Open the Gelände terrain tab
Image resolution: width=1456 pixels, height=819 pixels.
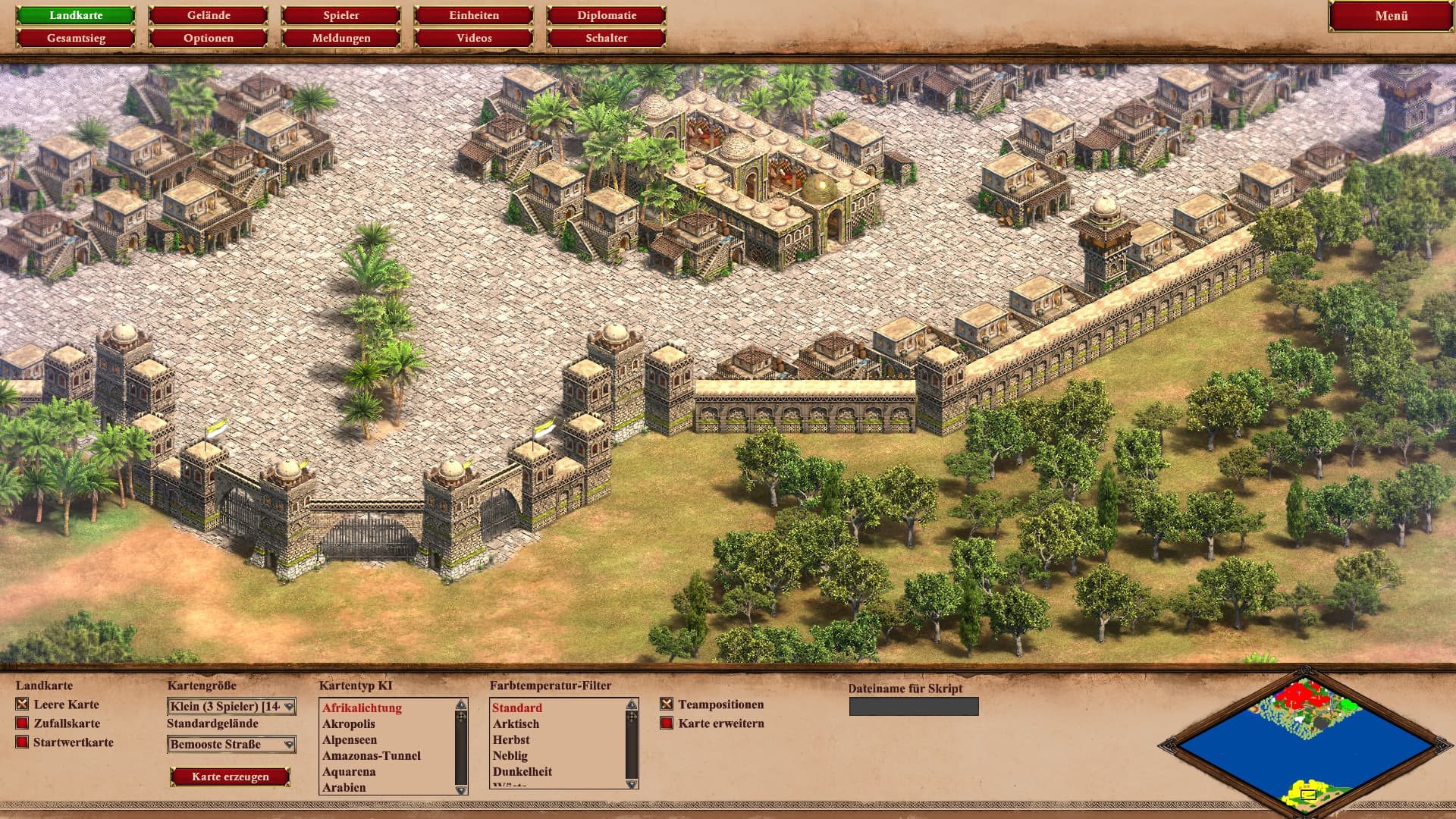[x=209, y=15]
